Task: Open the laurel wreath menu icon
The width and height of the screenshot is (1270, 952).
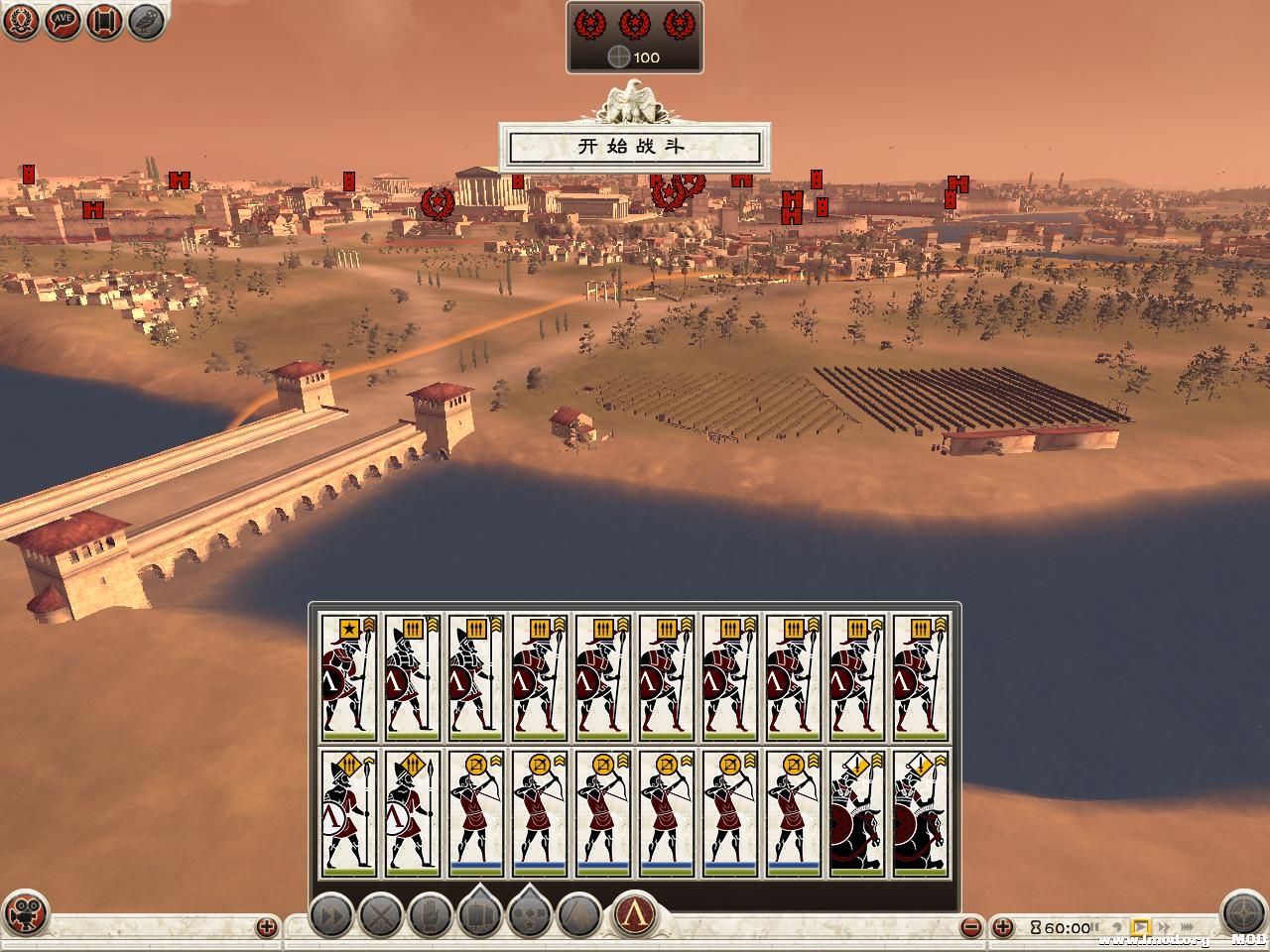Action: pyautogui.click(x=20, y=21)
